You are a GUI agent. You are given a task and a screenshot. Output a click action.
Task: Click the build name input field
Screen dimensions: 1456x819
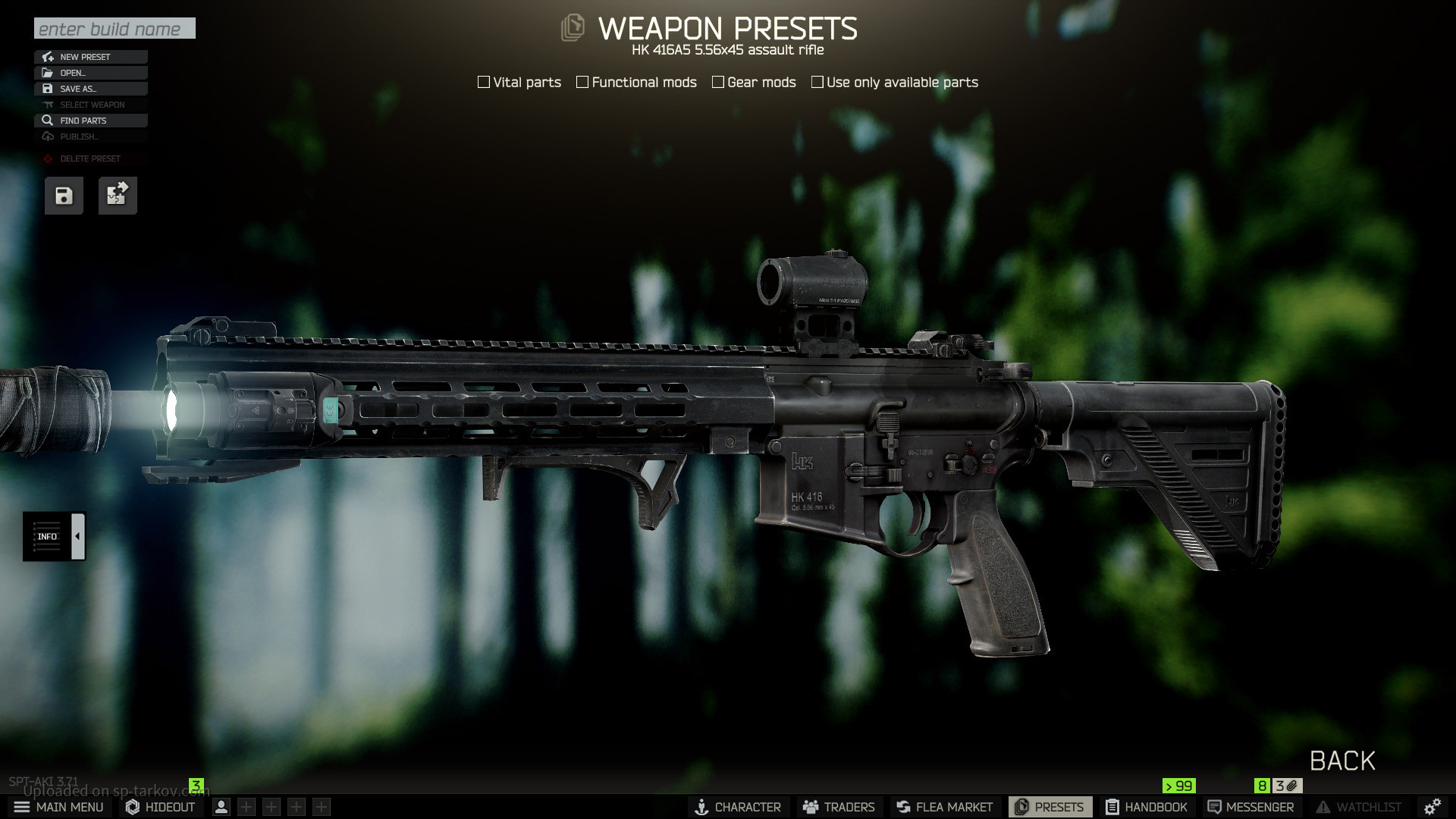click(115, 29)
